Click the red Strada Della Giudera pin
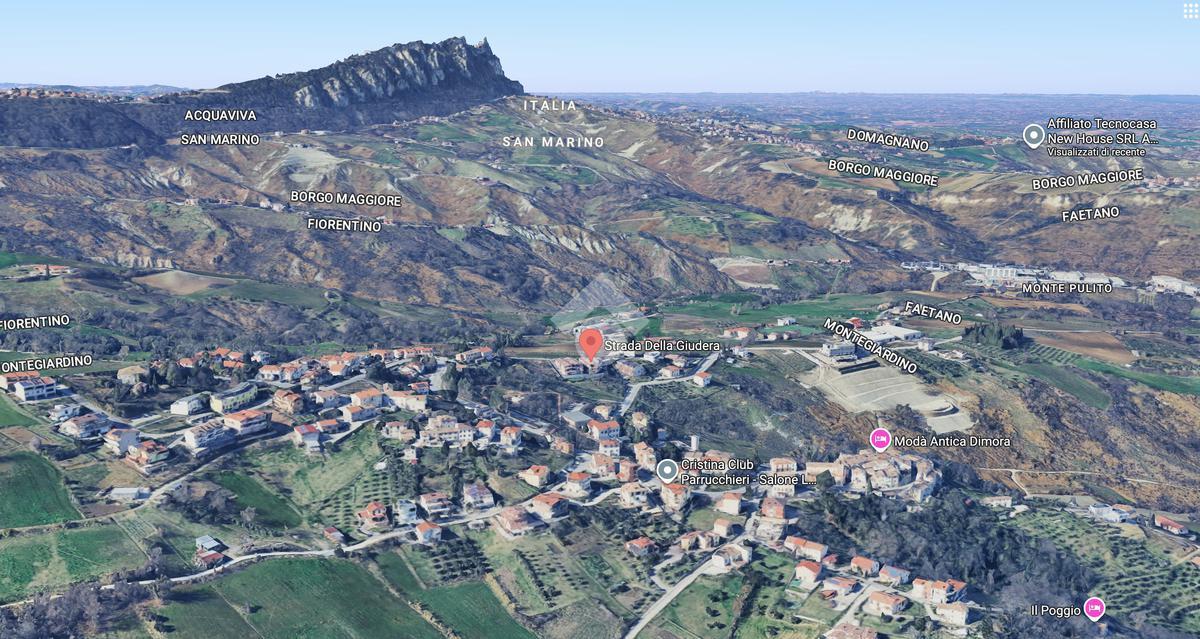This screenshot has height=639, width=1200. pyautogui.click(x=591, y=343)
